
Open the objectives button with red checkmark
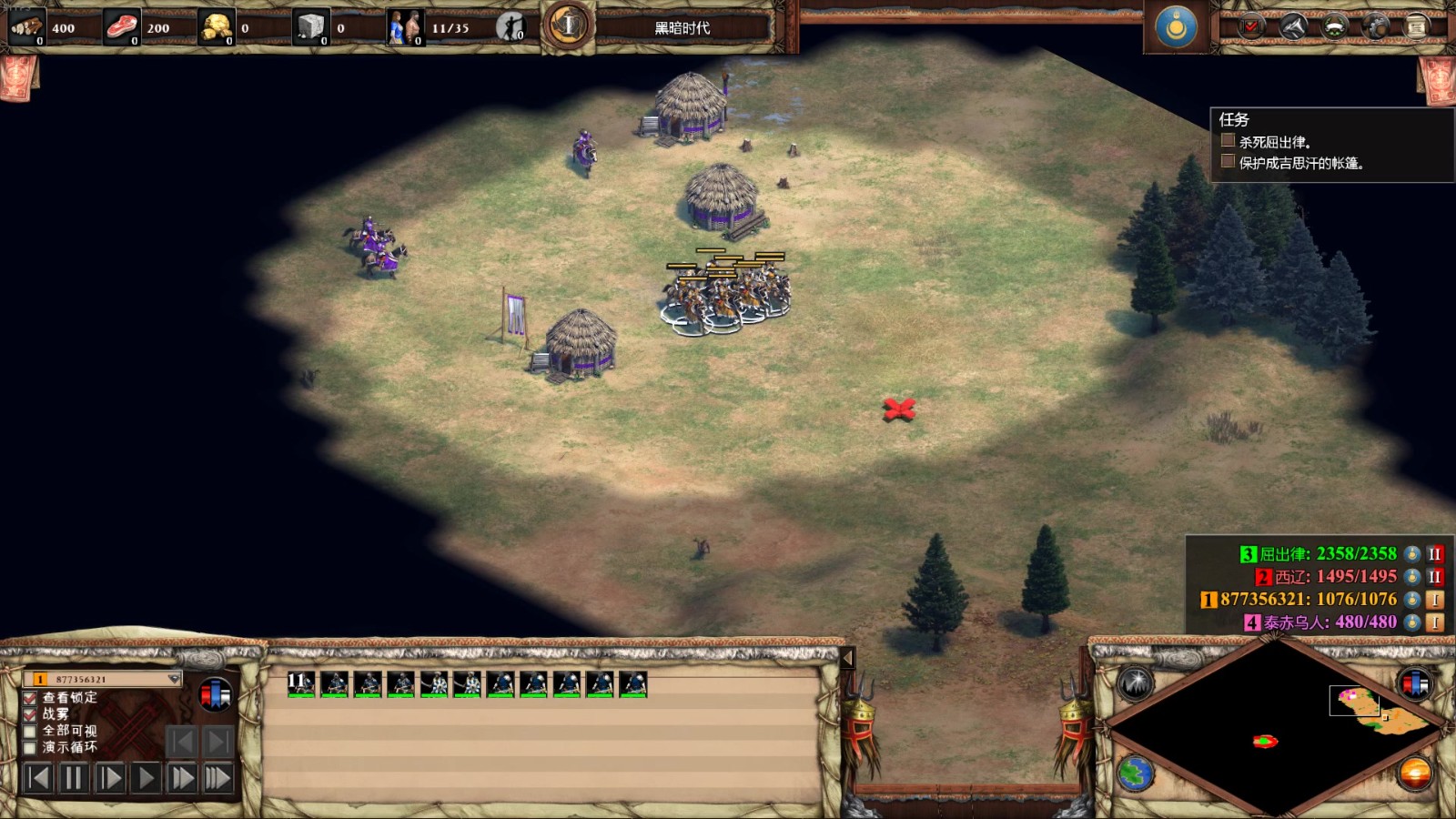[x=1251, y=27]
